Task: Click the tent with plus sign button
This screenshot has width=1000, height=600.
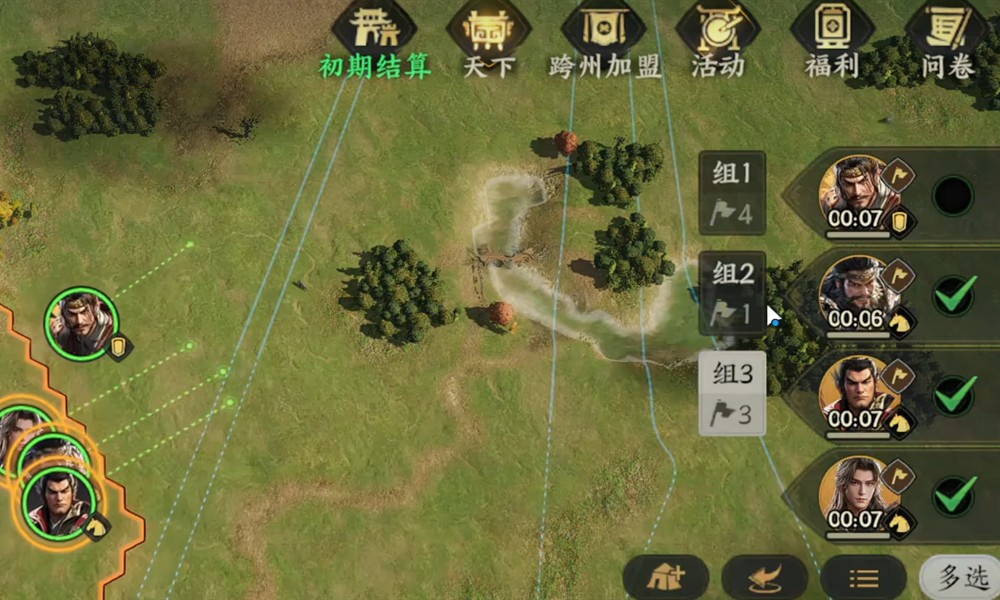Action: (665, 578)
